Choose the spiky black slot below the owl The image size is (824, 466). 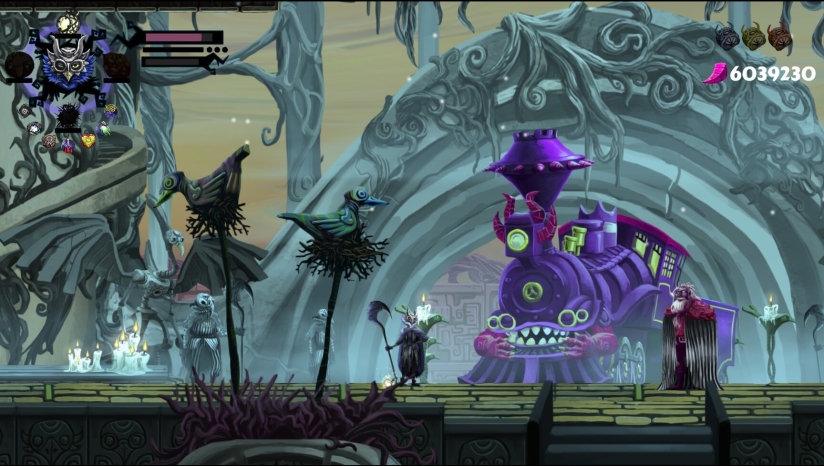(x=68, y=117)
